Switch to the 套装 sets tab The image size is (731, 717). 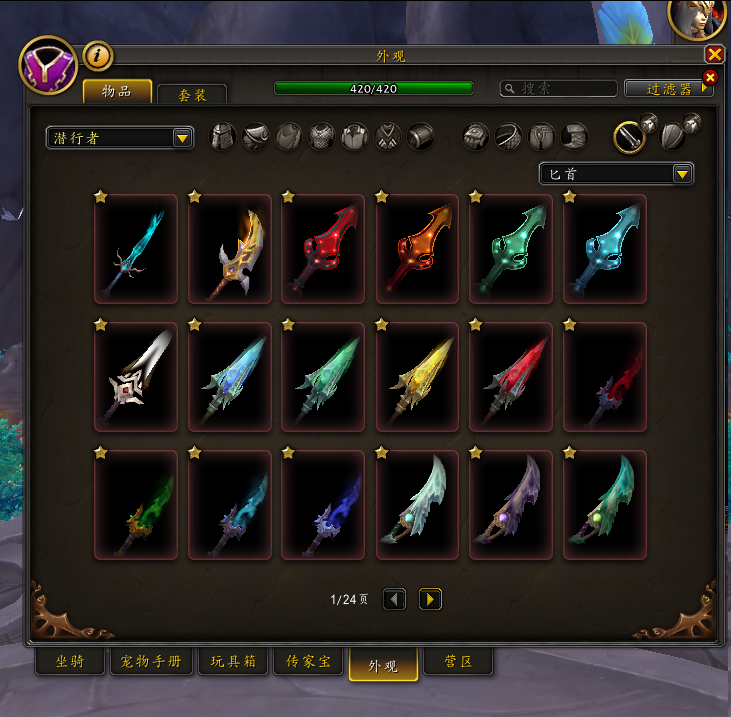click(192, 94)
